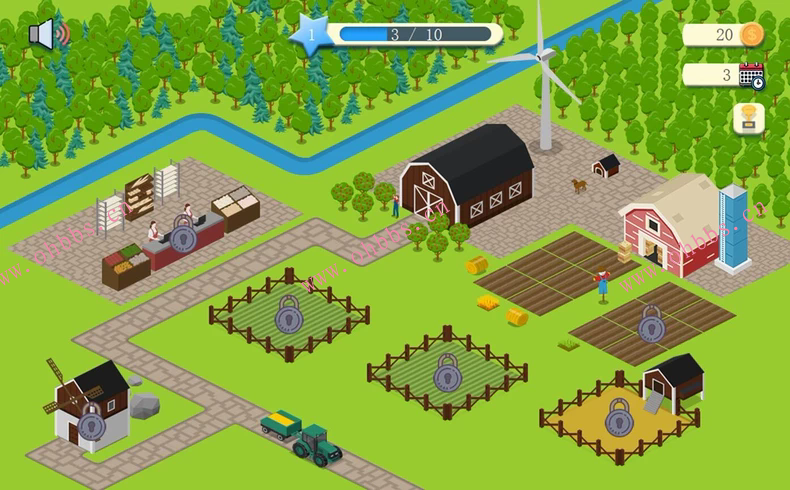Viewport: 790px width, 490px height.
Task: Unlock the padlock on the sandy coop pen
Action: click(x=619, y=417)
